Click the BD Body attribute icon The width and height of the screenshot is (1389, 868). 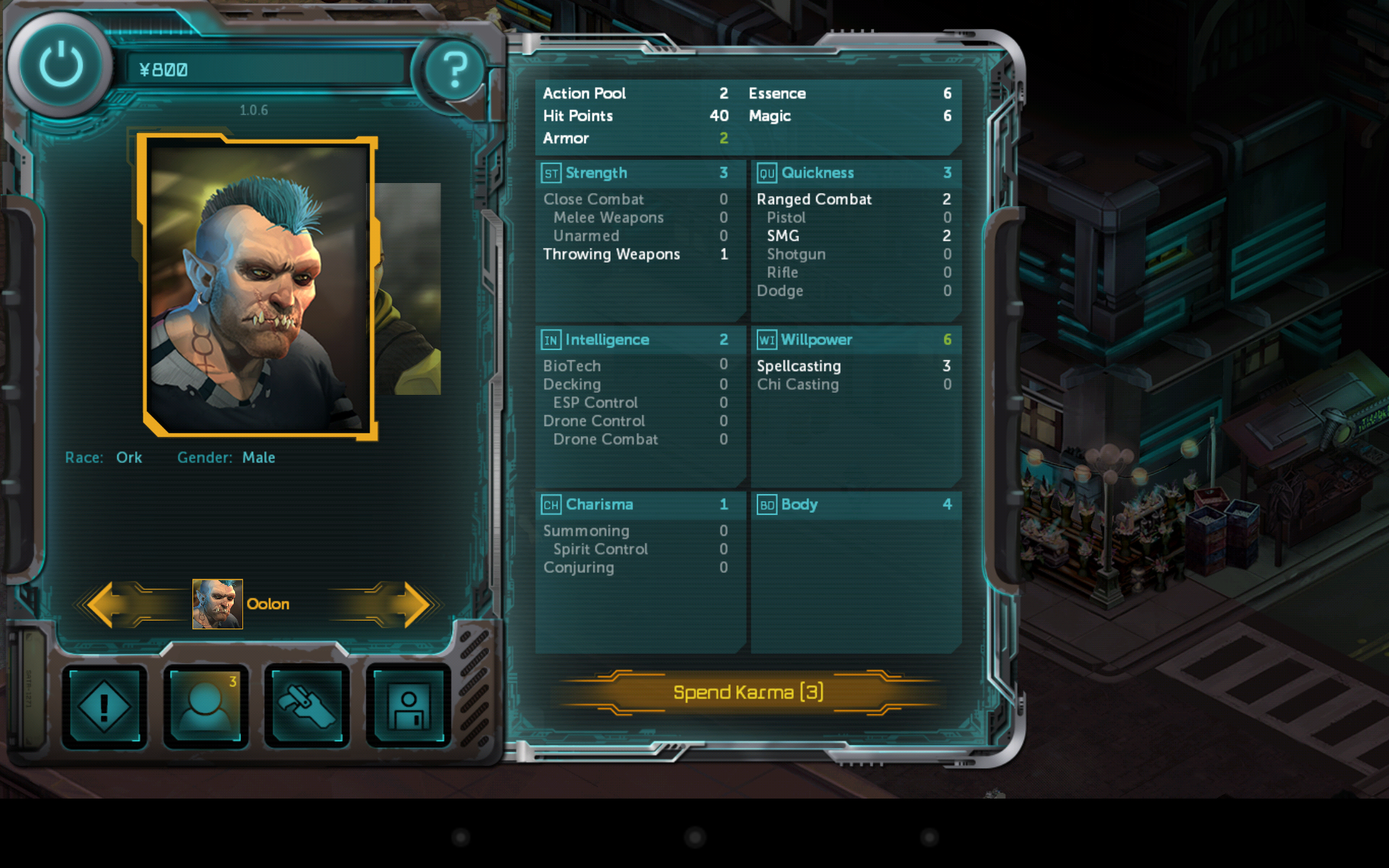(x=767, y=504)
